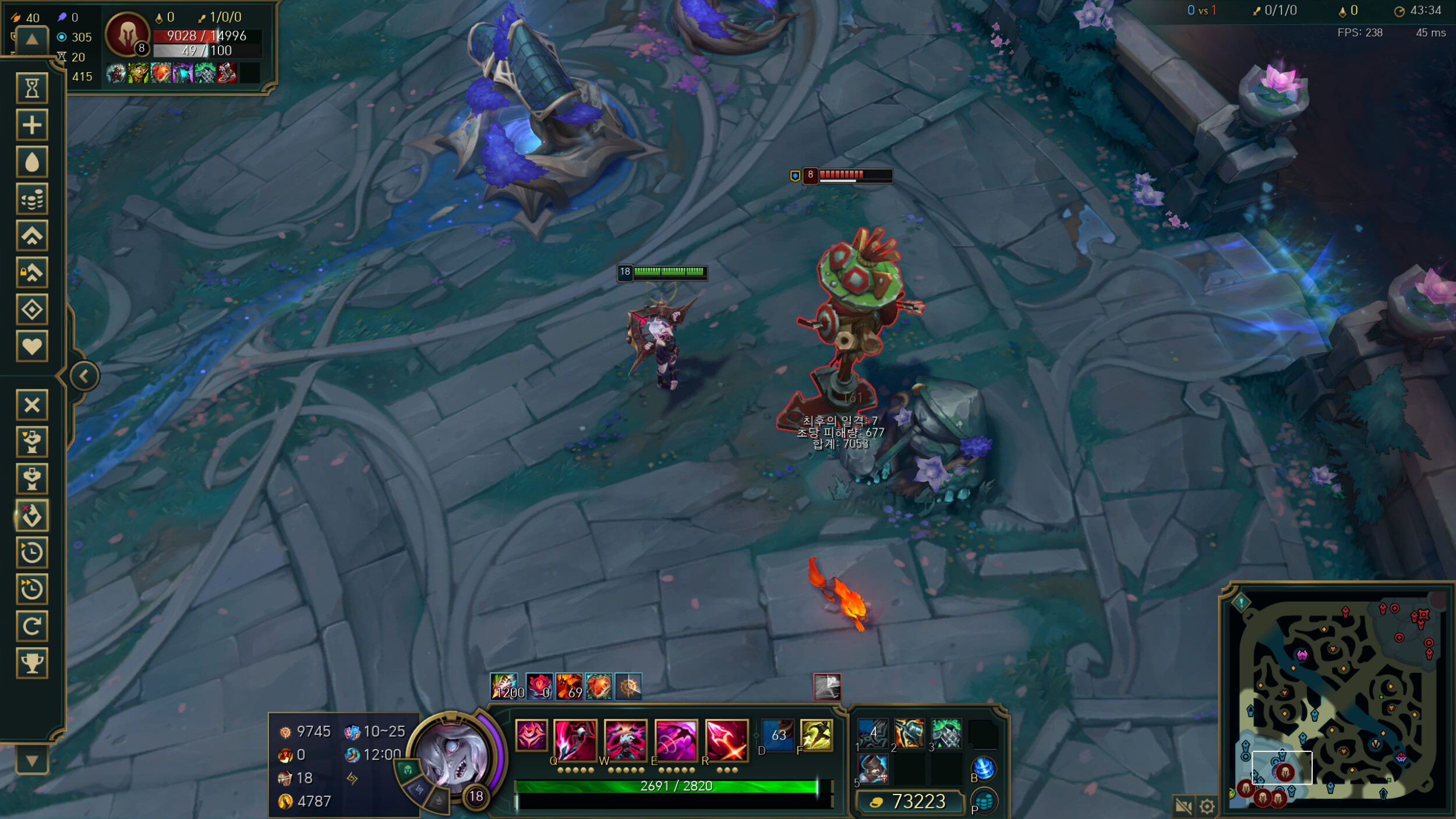This screenshot has width=1456, height=819.
Task: Use the item in inventory slot 2
Action: (x=909, y=733)
